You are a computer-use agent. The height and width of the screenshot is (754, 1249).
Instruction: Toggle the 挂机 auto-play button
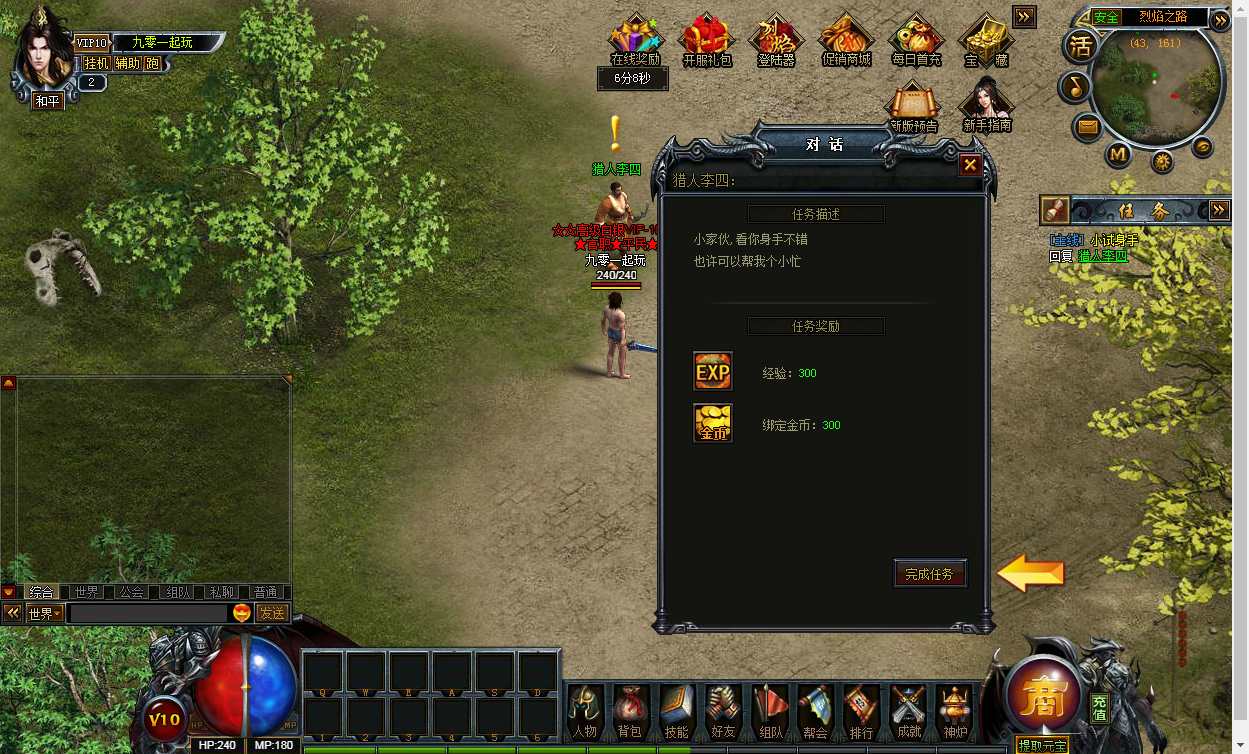tap(96, 63)
